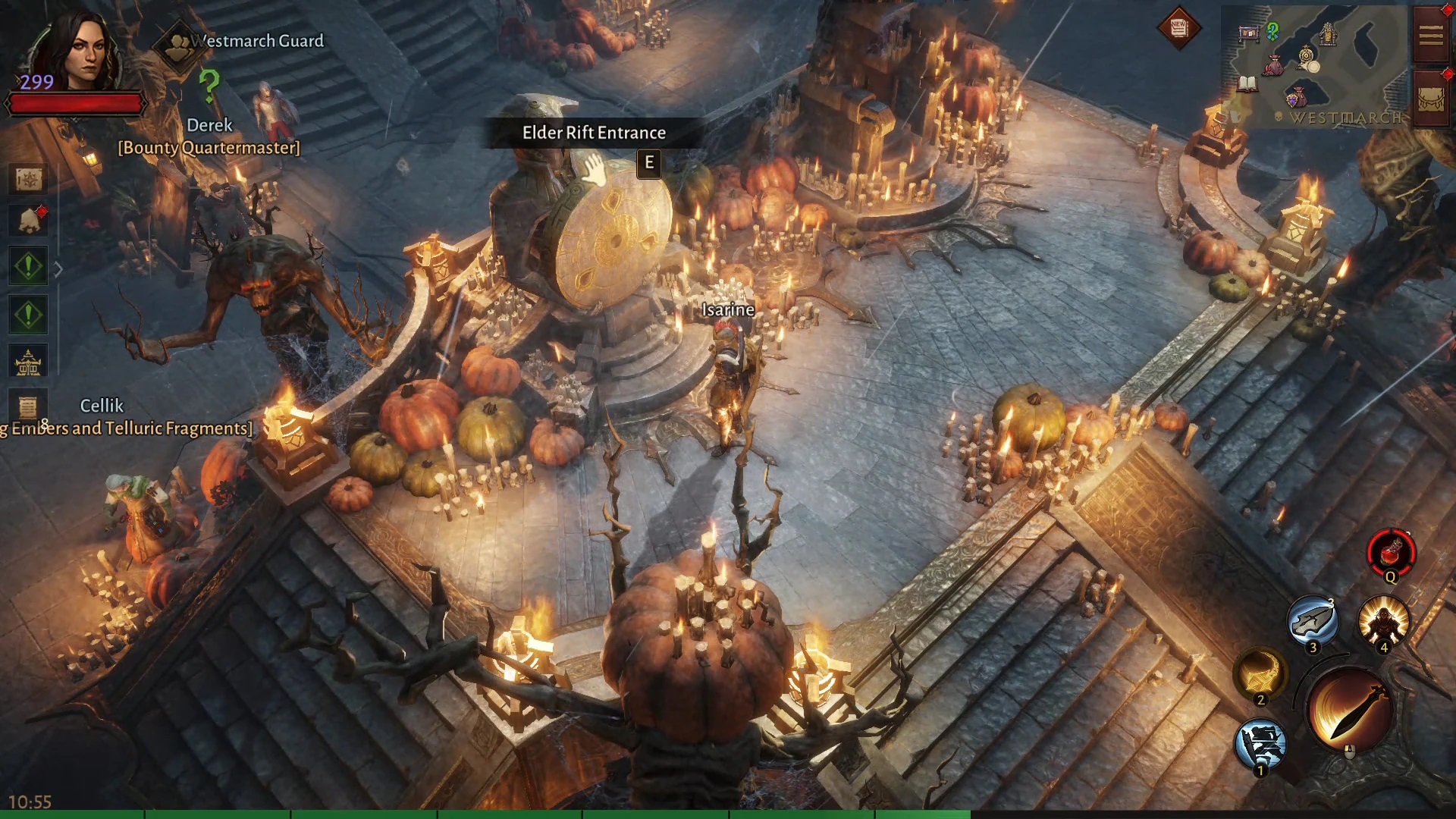Activate the golden flail skill in slot 2
This screenshot has height=819, width=1456.
(1260, 673)
